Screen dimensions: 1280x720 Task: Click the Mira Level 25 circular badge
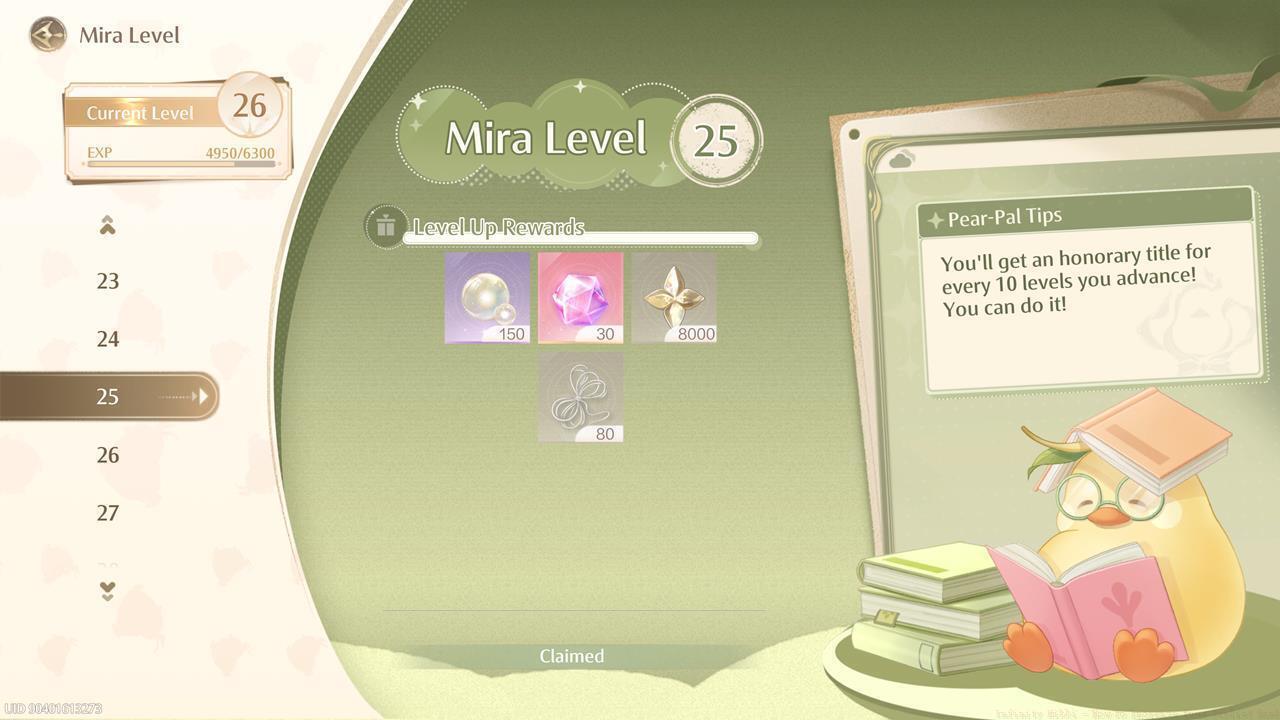[x=718, y=140]
